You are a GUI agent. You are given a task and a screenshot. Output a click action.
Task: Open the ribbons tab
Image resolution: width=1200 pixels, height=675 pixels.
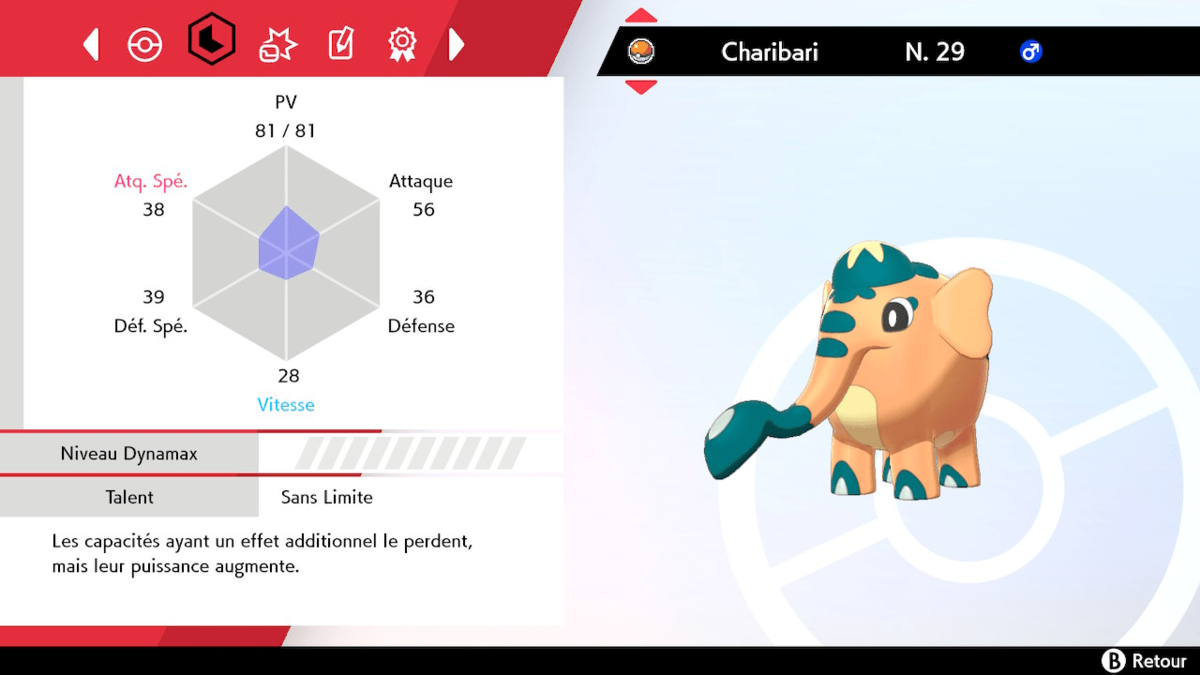point(402,44)
